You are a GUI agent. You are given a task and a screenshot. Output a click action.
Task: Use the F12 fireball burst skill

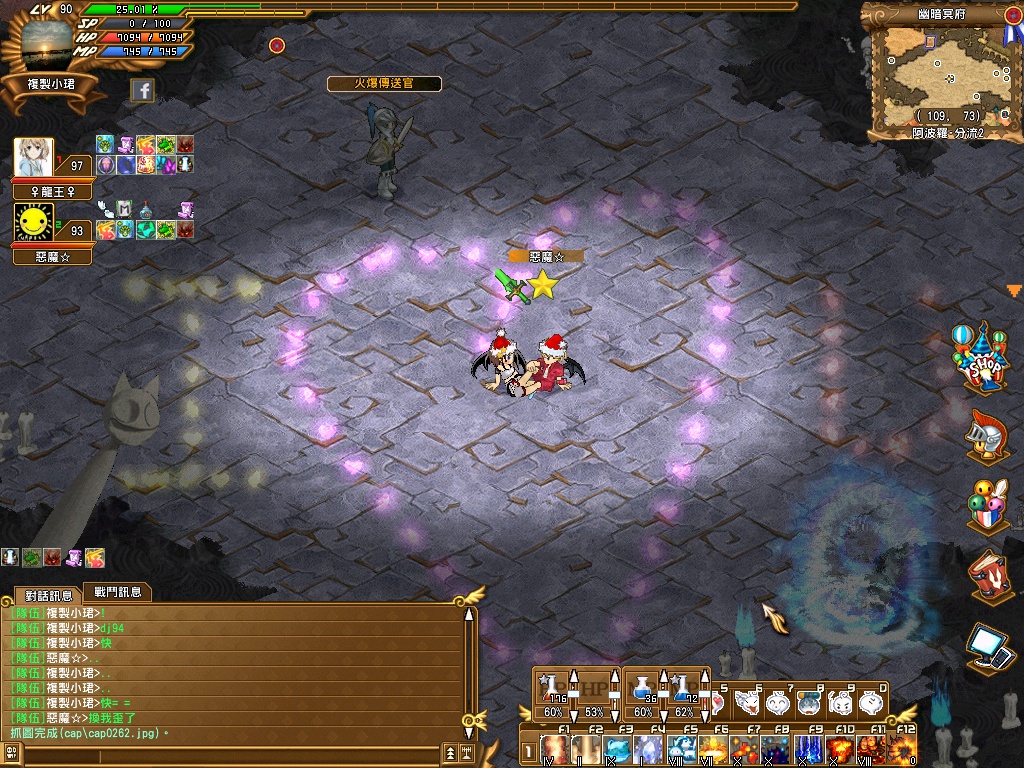pos(901,750)
